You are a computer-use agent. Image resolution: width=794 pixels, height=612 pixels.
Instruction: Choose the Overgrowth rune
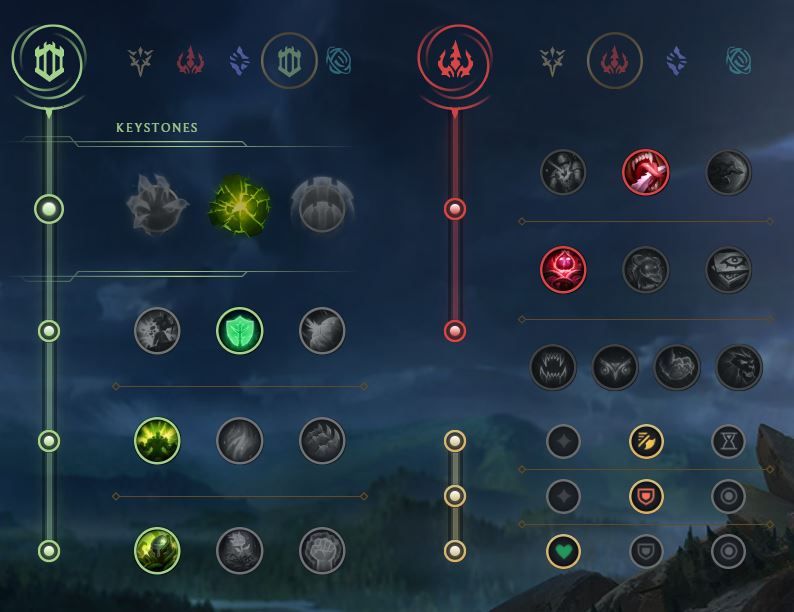tap(158, 551)
